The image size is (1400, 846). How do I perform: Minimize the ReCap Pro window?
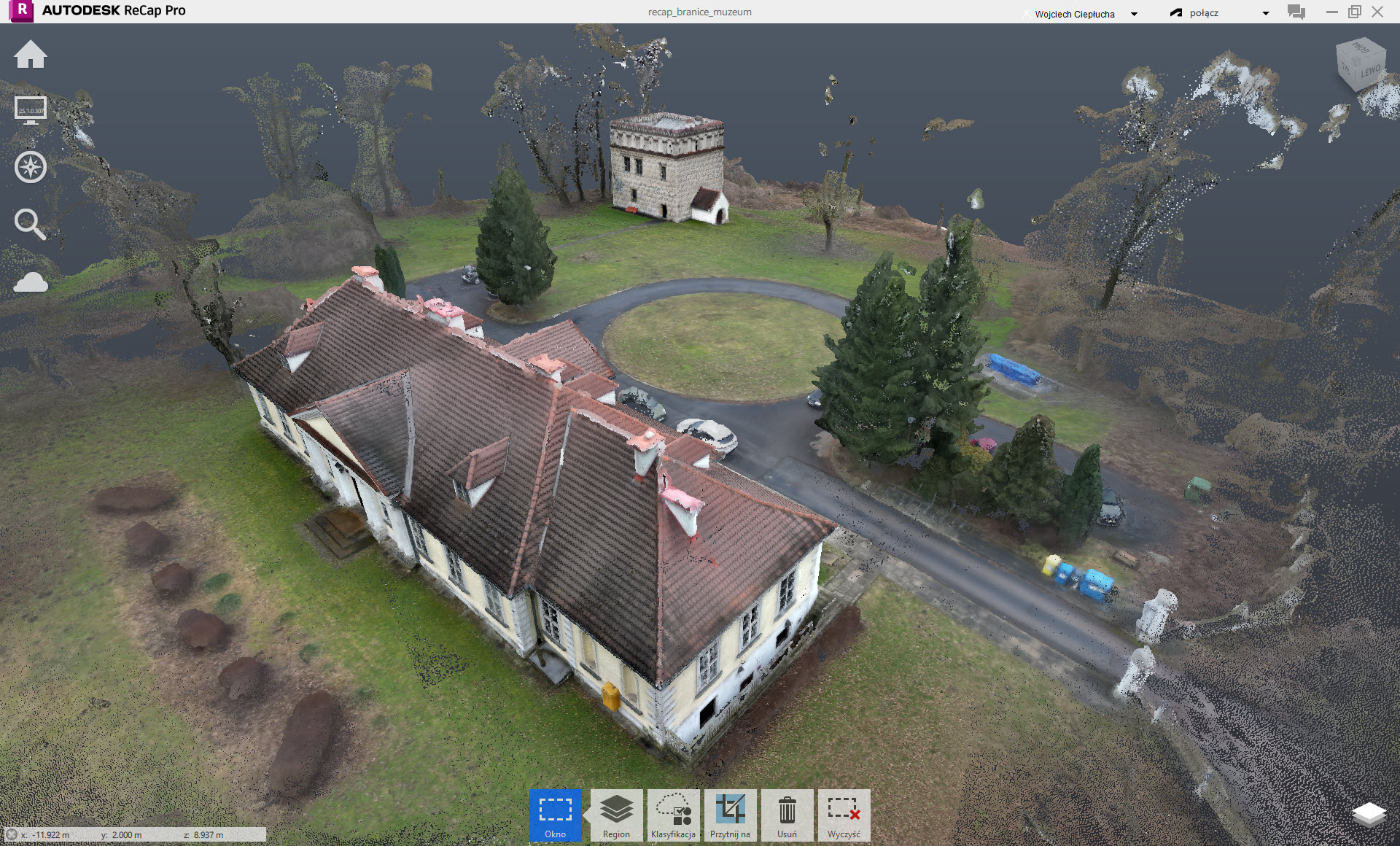click(x=1332, y=12)
